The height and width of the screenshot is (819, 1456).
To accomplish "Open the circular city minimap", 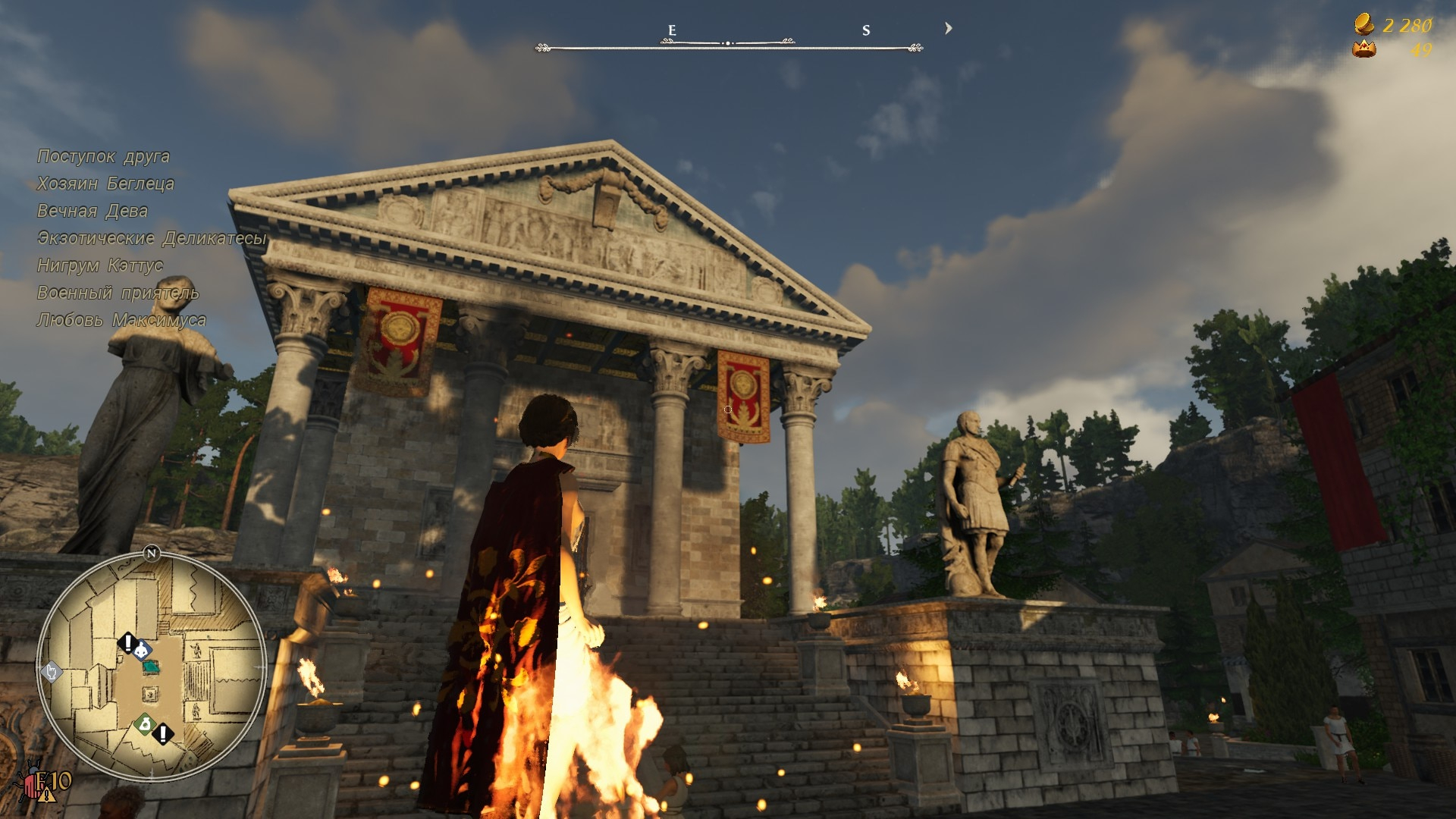I will [x=152, y=667].
